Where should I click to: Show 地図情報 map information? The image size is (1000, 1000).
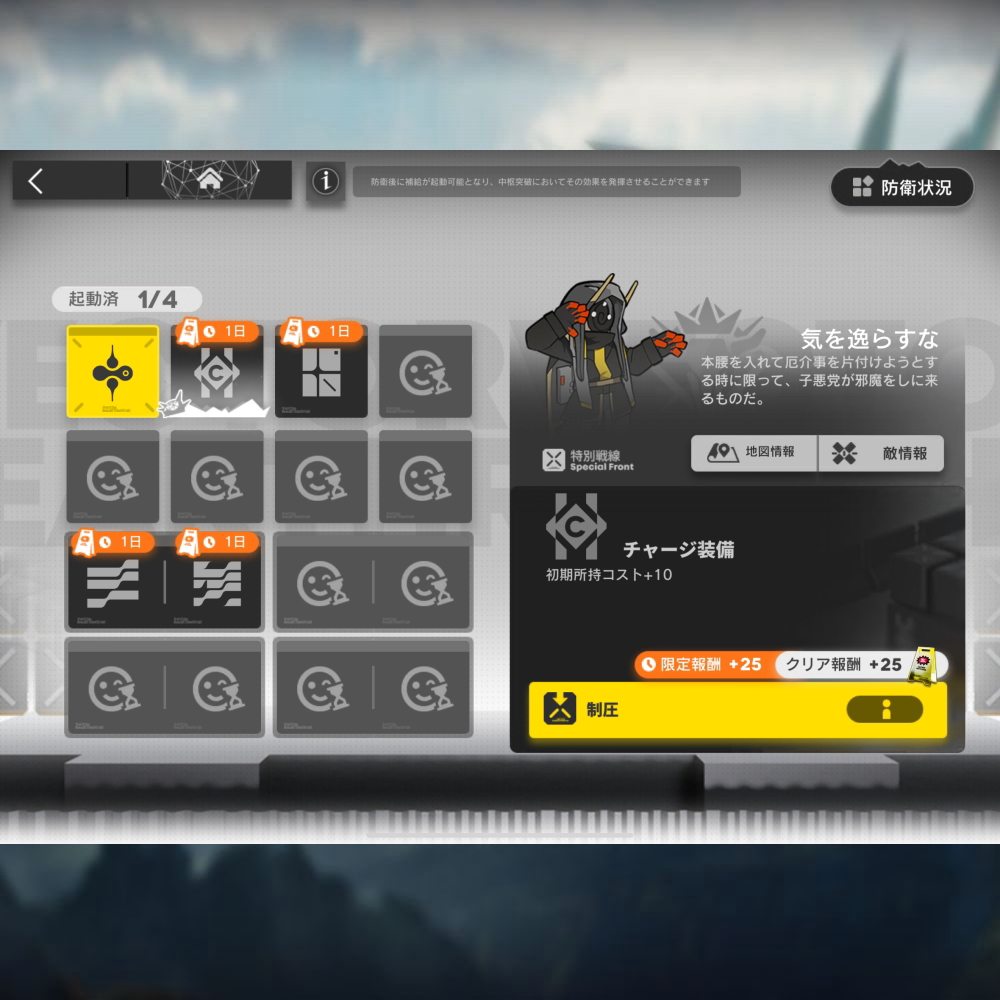(x=754, y=453)
